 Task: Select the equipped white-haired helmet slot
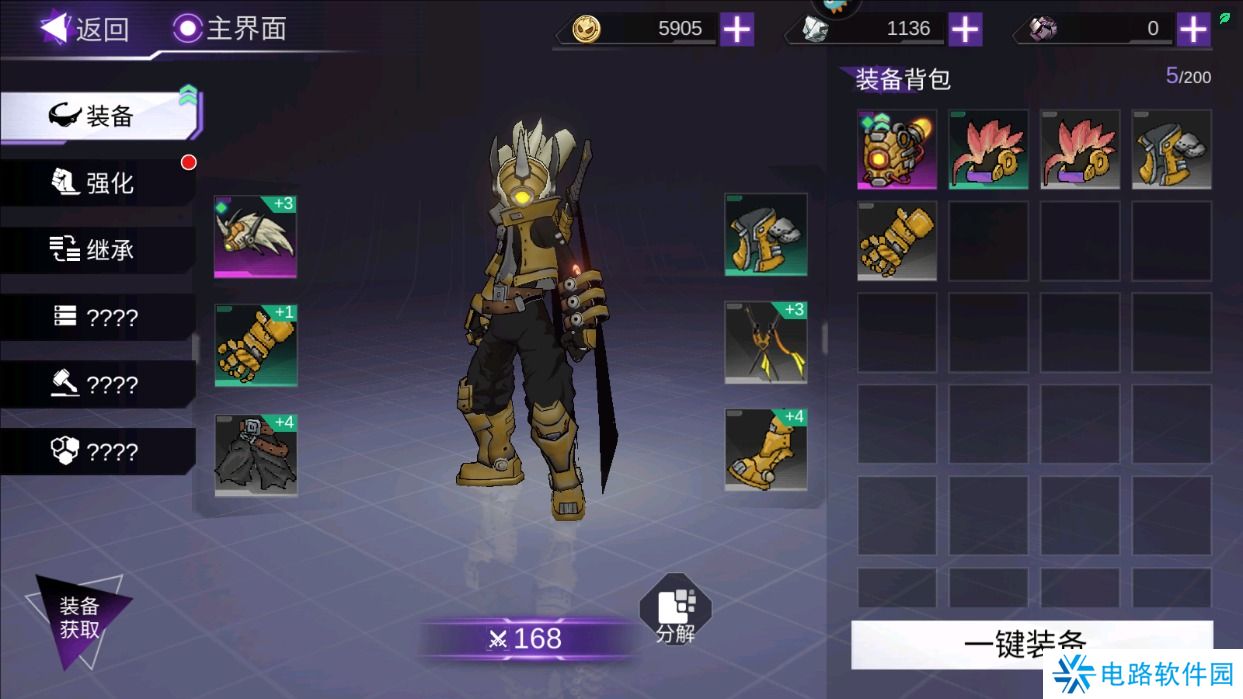255,236
